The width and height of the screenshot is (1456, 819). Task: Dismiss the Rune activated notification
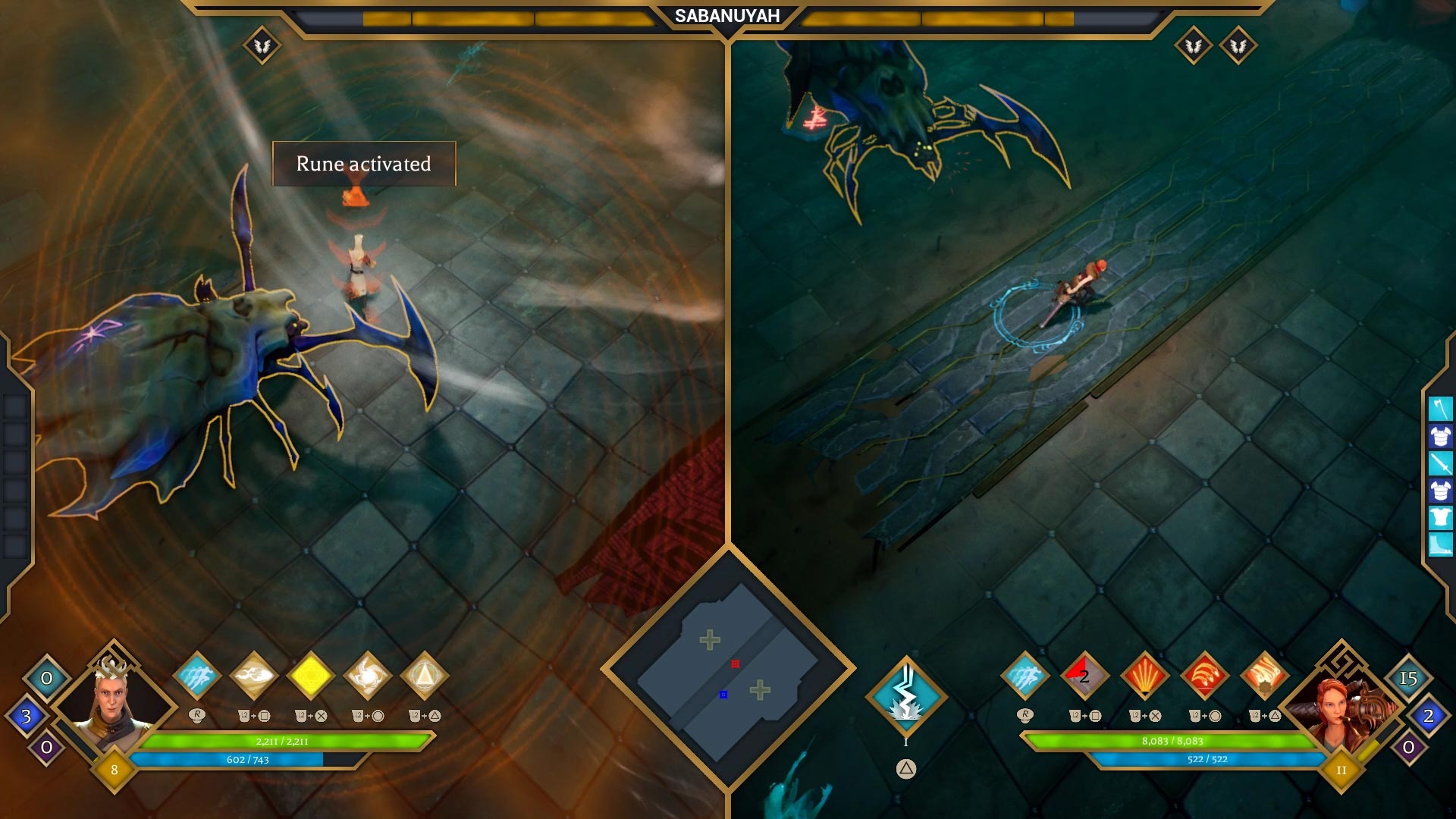pos(362,164)
